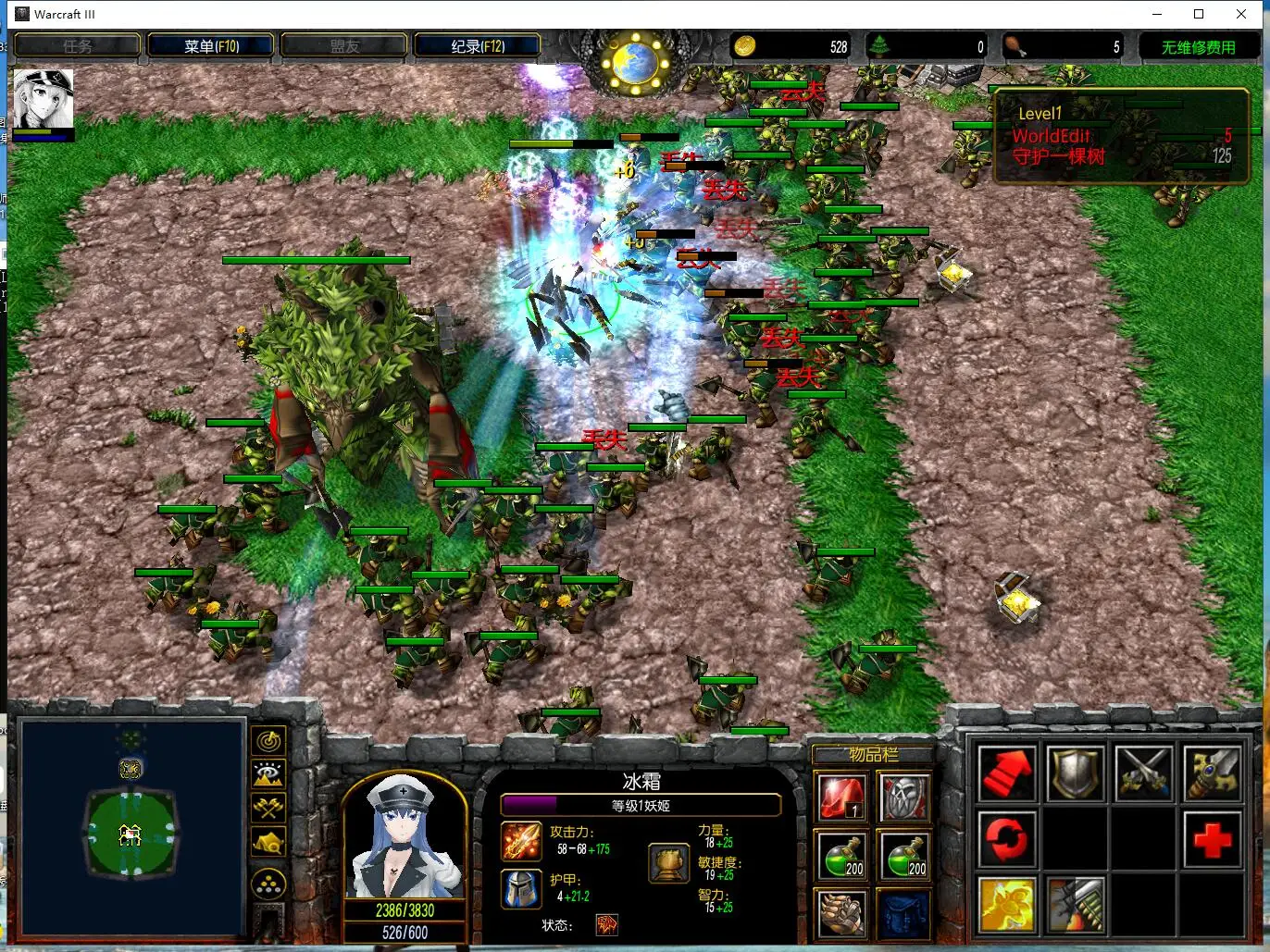Select the gauntlet inventory item
This screenshot has width=1270, height=952.
point(840,912)
